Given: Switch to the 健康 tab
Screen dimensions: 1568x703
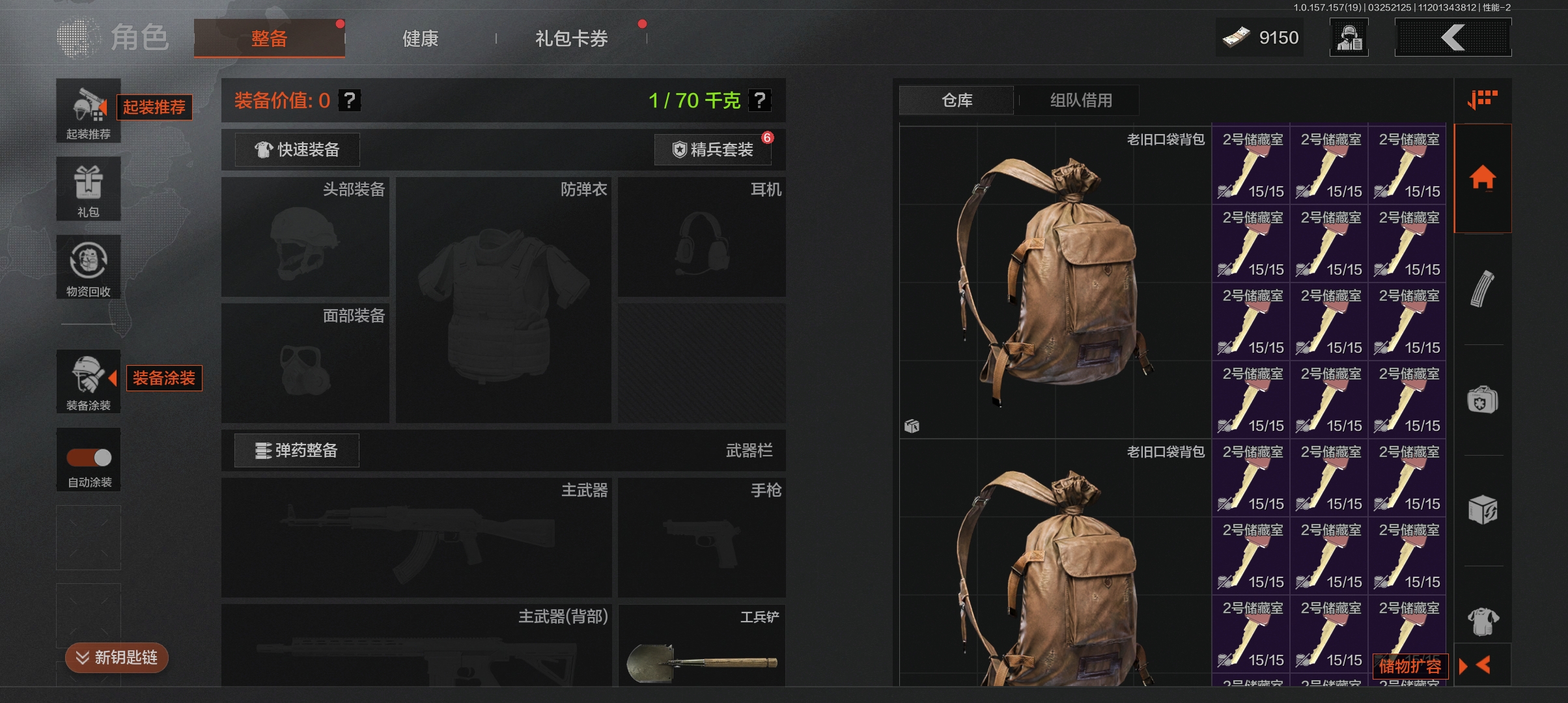Looking at the screenshot, I should coord(420,39).
